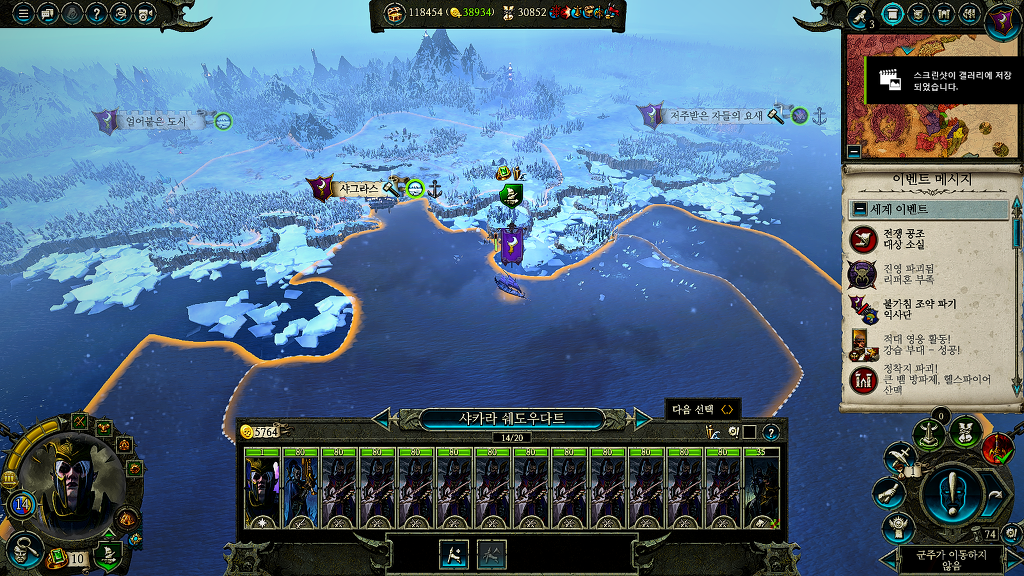Click the treasury chest icon
The width and height of the screenshot is (1024, 576).
point(393,12)
